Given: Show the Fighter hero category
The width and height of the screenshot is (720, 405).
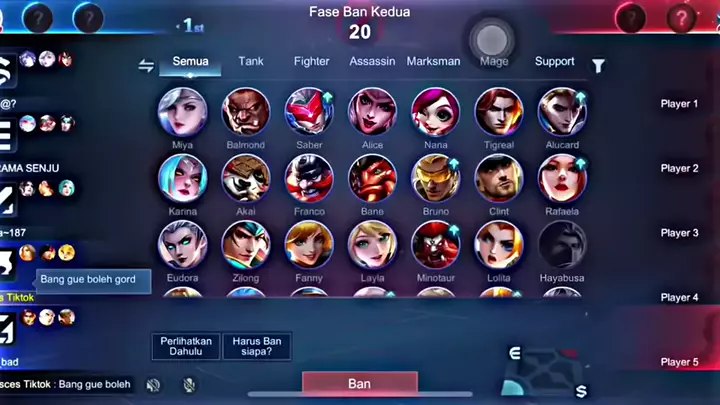Looking at the screenshot, I should (311, 61).
